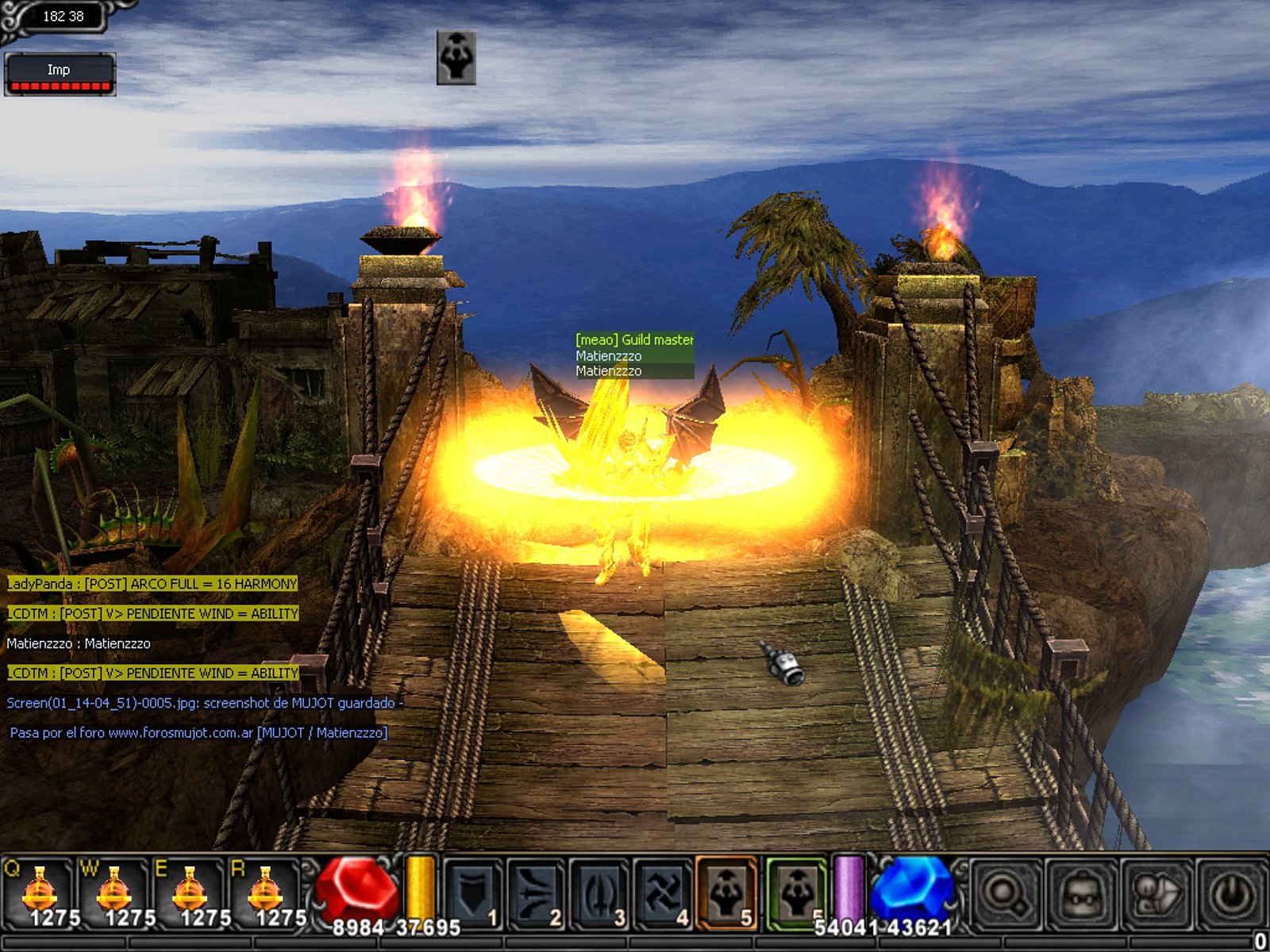Activate the orange-framed muscle-man buff skill
This screenshot has width=1270, height=952.
tap(725, 894)
